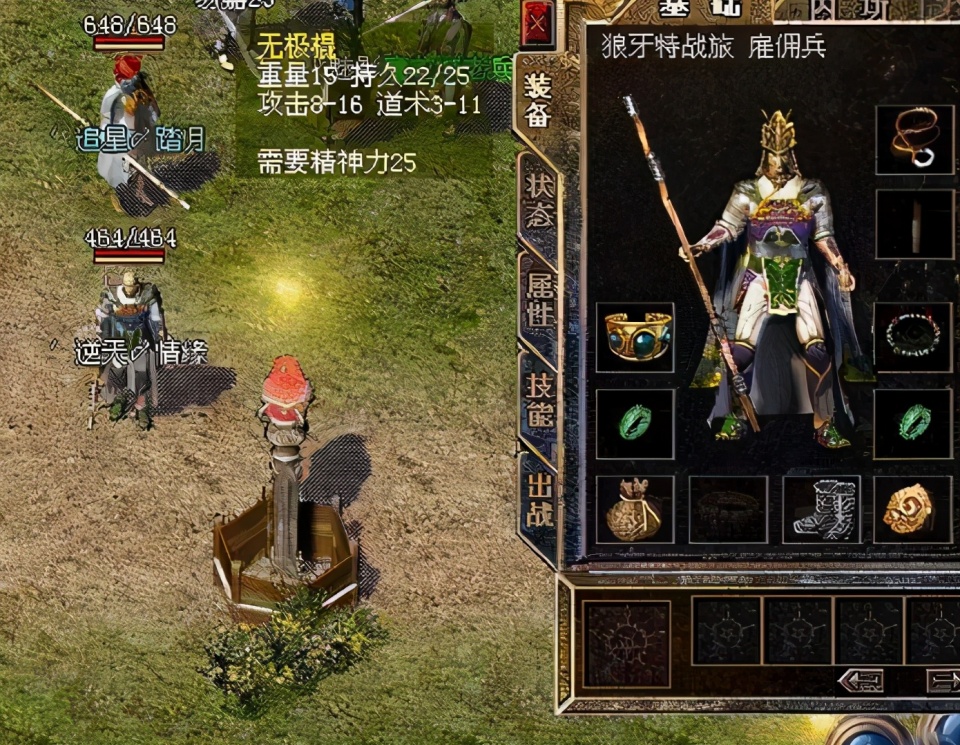Open the 状态 status tab

tap(539, 200)
